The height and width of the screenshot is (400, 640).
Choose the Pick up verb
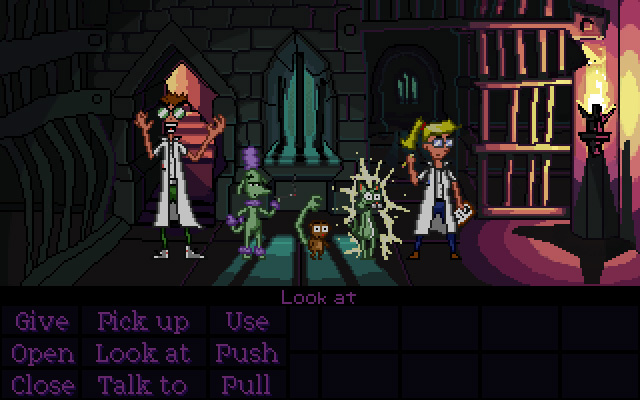(x=142, y=322)
